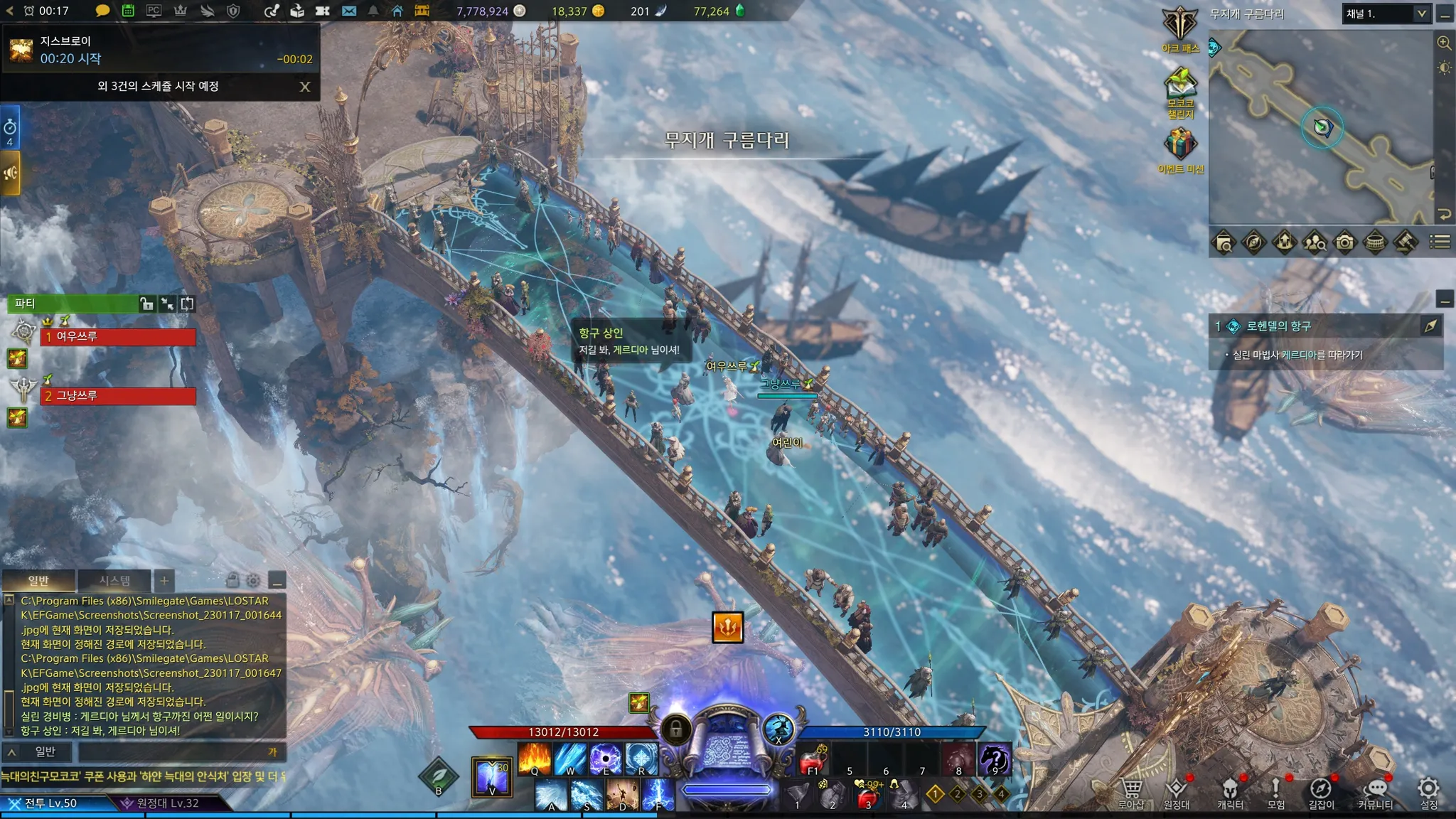Select the 로헨델의 항구 quest tracker entry
Viewport: 1456px width, 819px height.
tap(1278, 326)
